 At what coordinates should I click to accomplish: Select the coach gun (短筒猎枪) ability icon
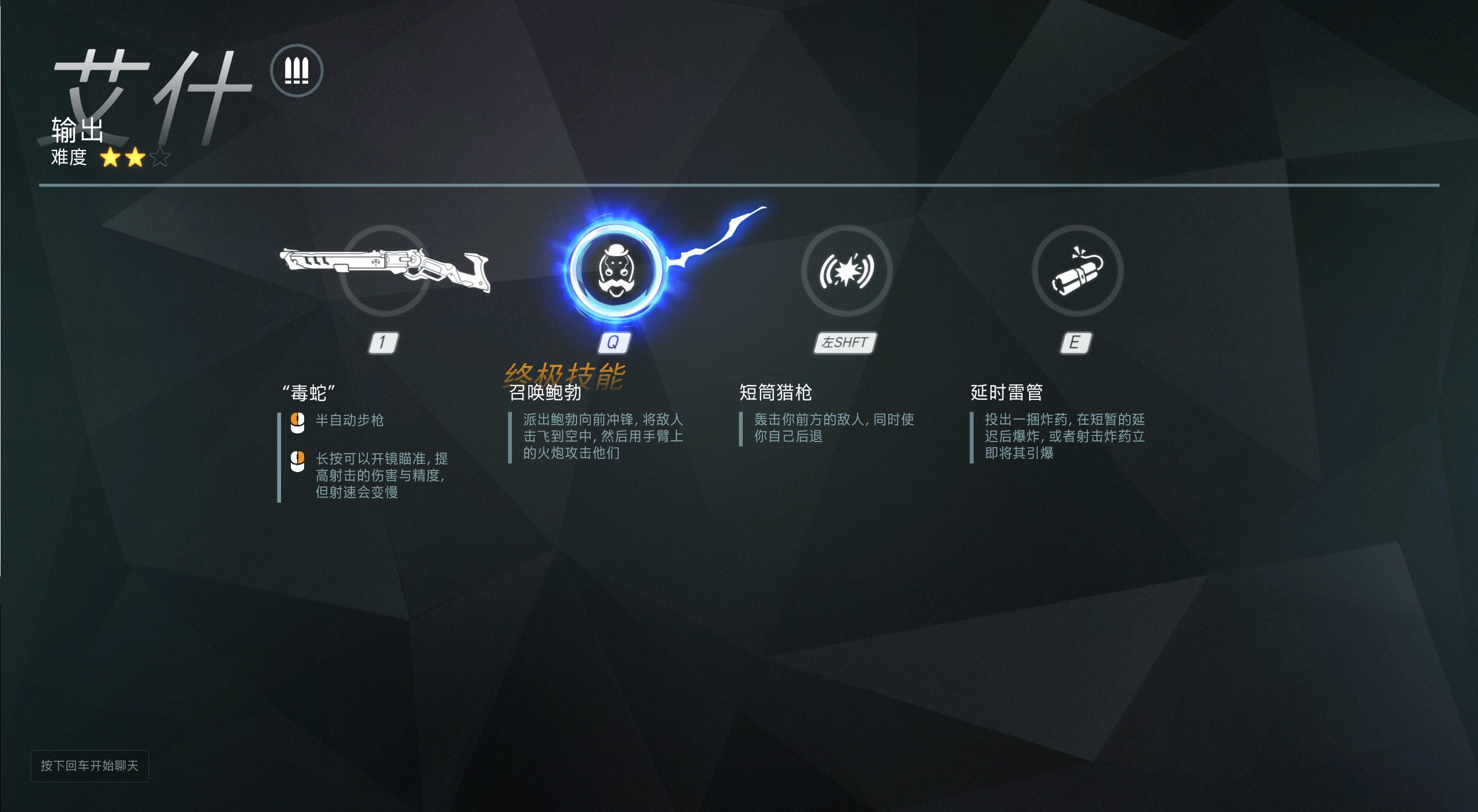point(845,271)
